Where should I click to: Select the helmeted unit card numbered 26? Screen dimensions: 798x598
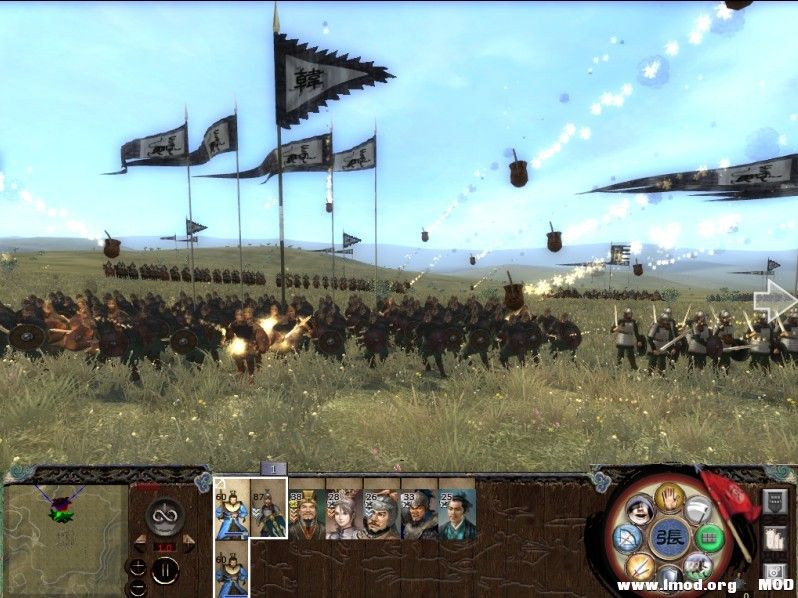[380, 510]
